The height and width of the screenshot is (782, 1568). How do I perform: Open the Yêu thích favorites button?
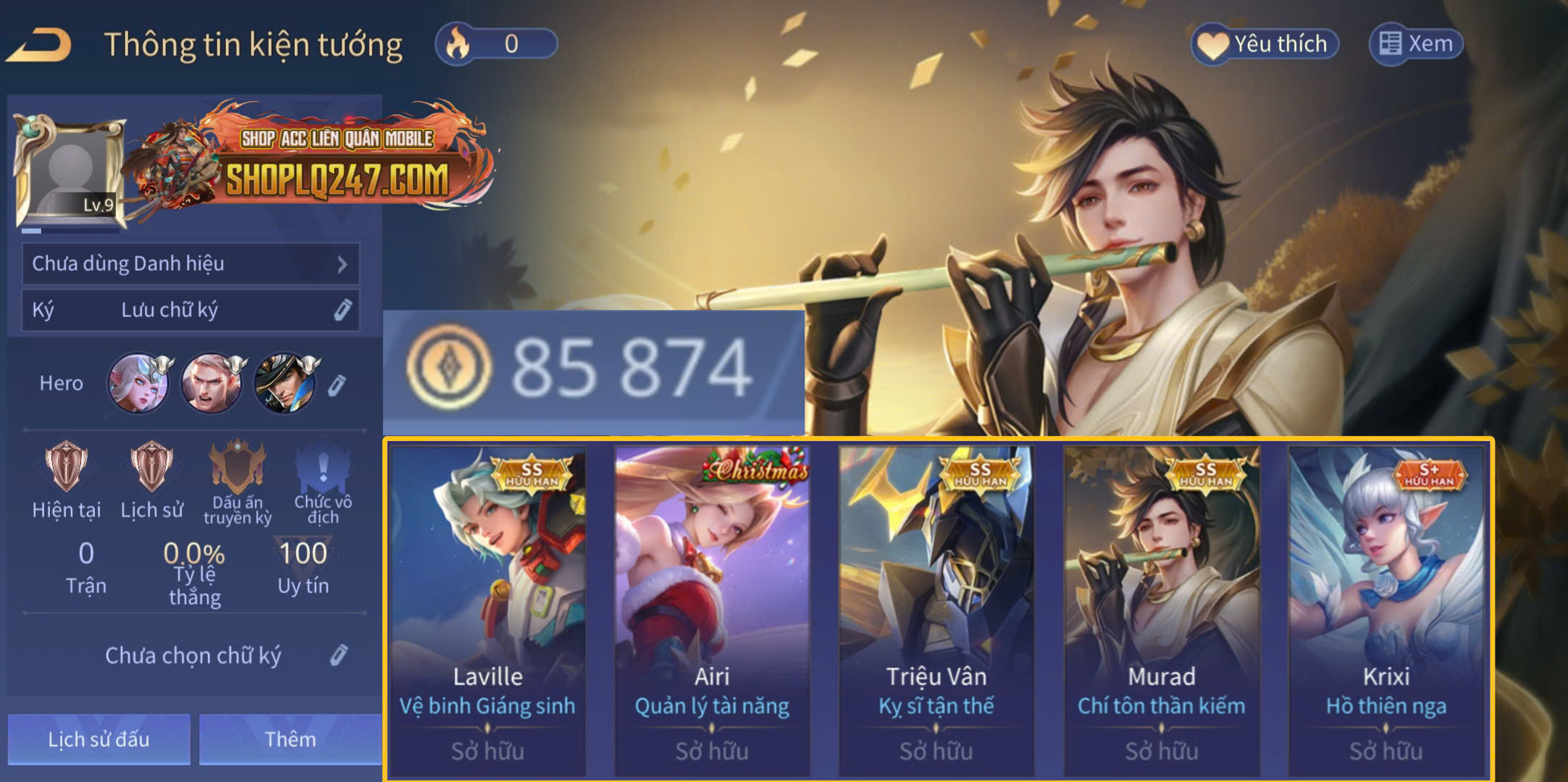1265,44
